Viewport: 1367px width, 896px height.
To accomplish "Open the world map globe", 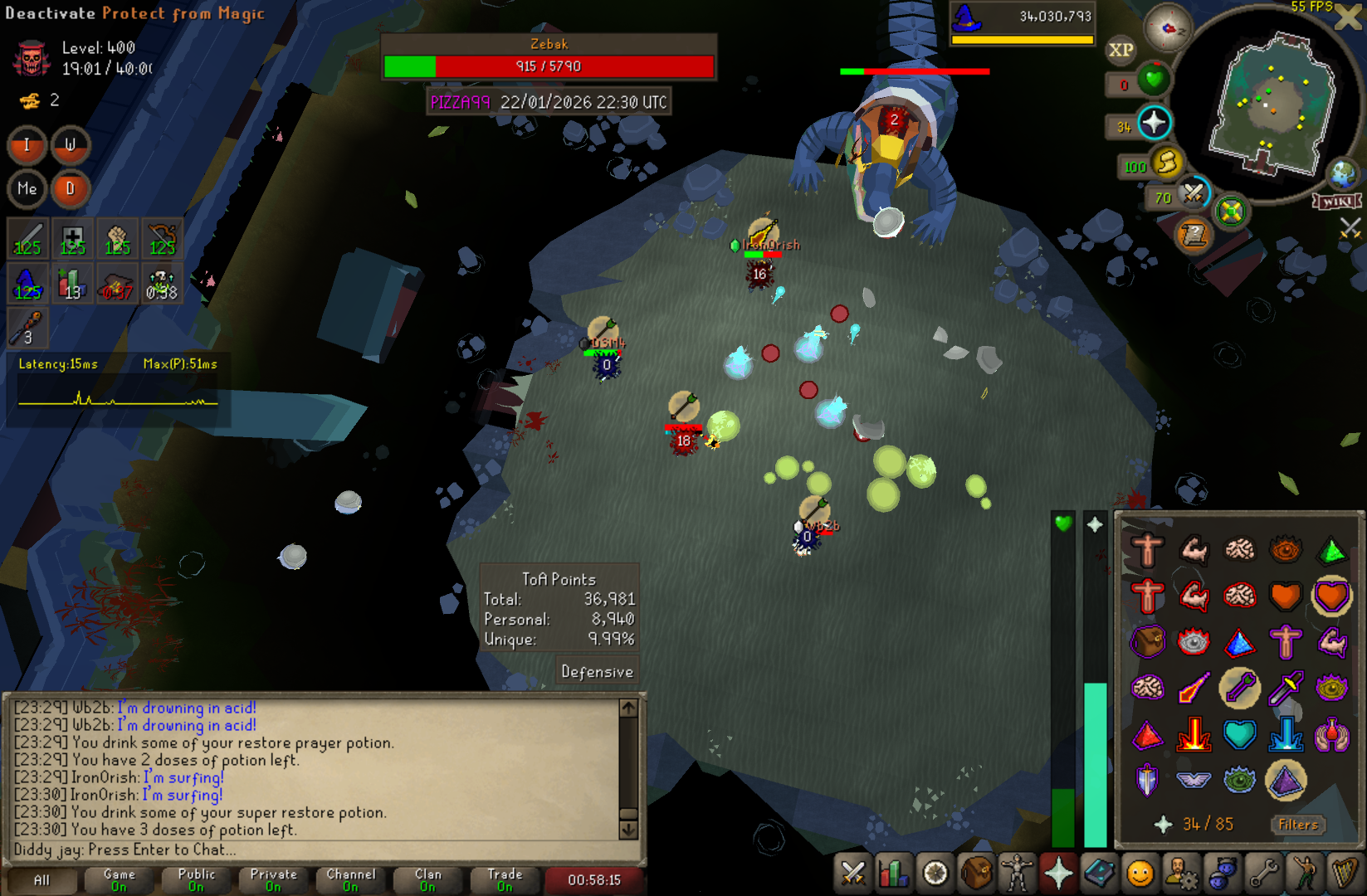I will coord(1342,174).
